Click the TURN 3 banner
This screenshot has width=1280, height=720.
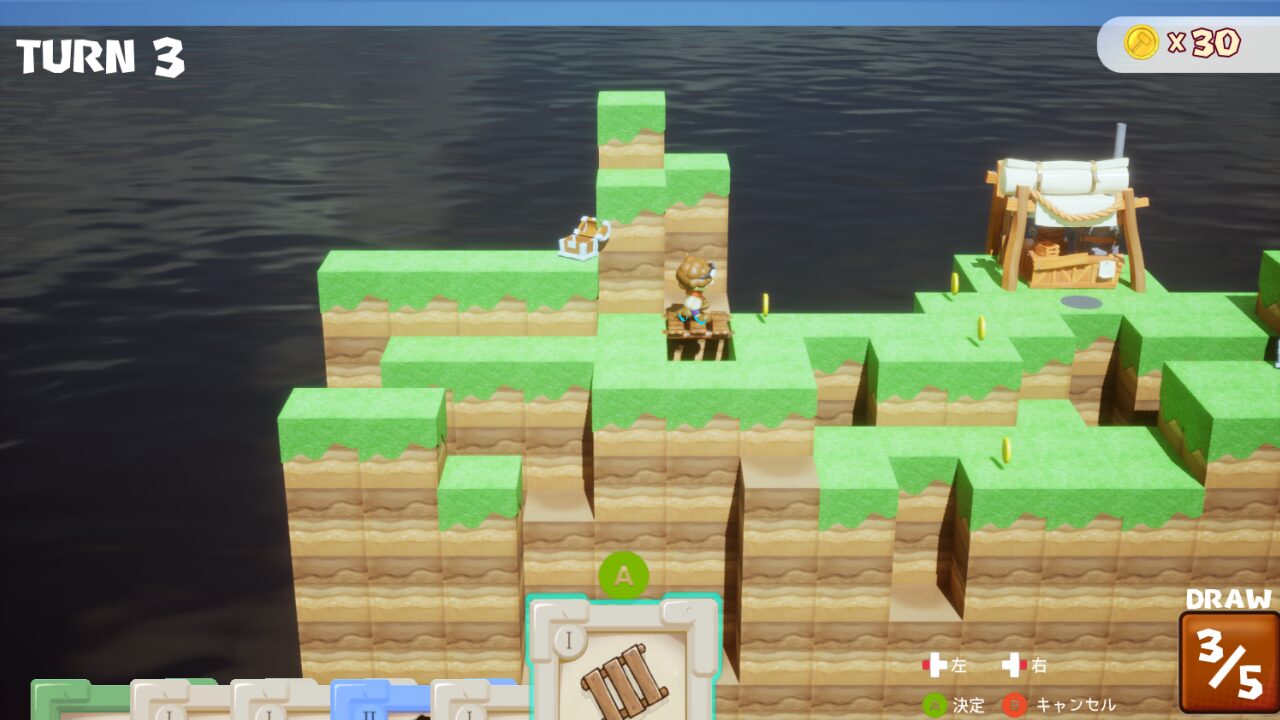(100, 57)
